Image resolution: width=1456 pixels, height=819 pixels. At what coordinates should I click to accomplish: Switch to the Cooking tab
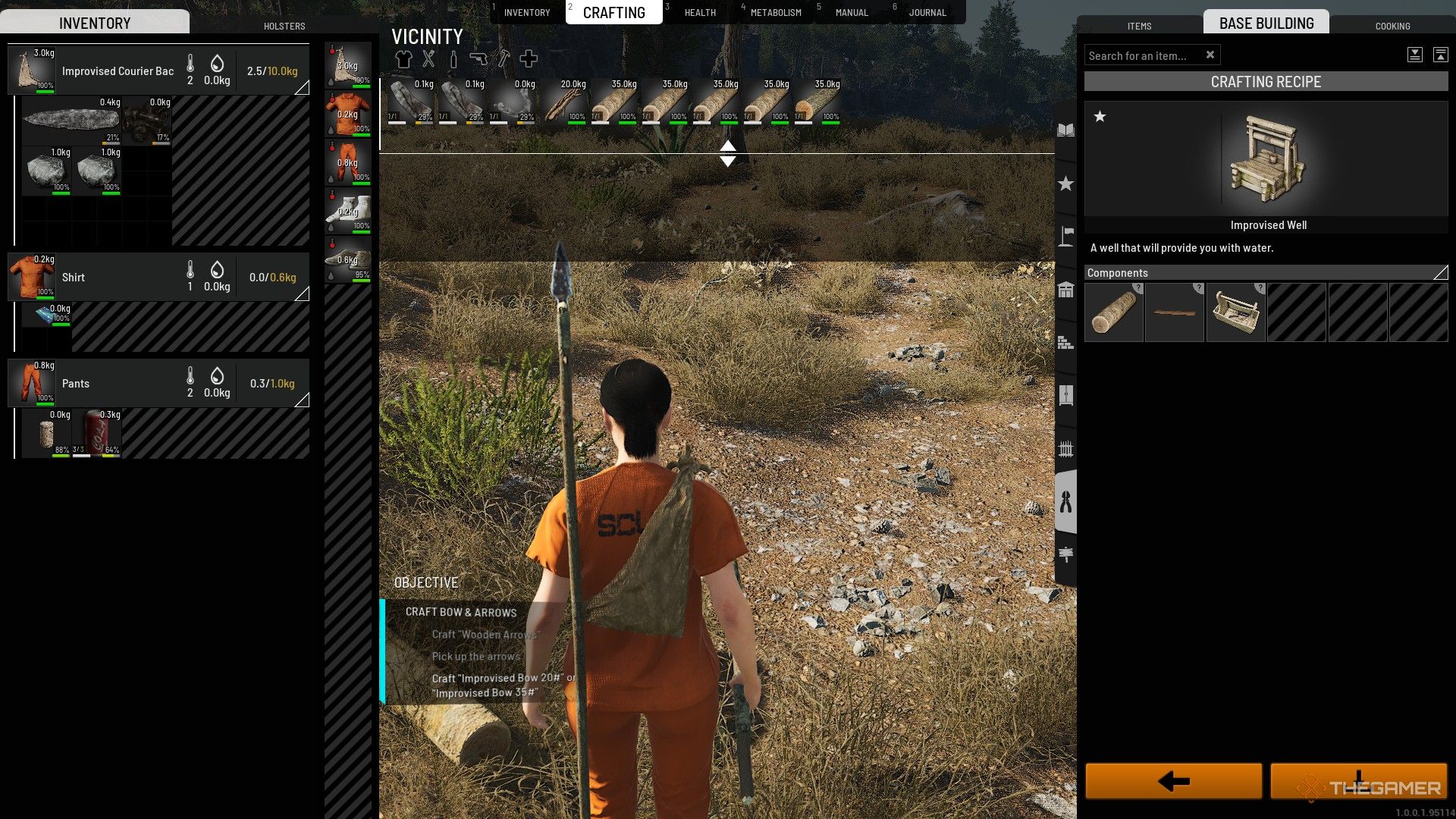pyautogui.click(x=1392, y=26)
